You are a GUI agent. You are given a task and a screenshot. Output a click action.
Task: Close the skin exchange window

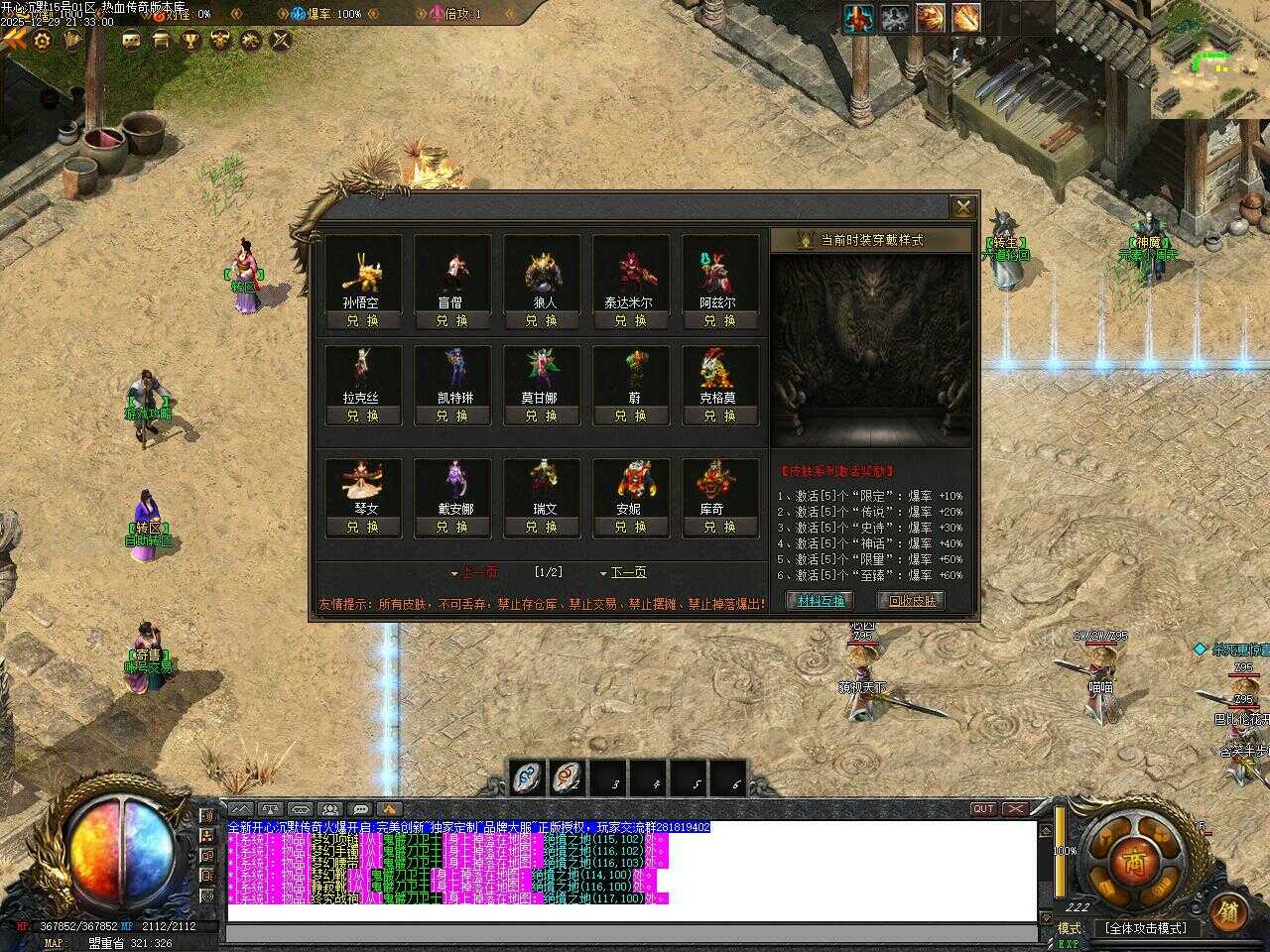962,207
